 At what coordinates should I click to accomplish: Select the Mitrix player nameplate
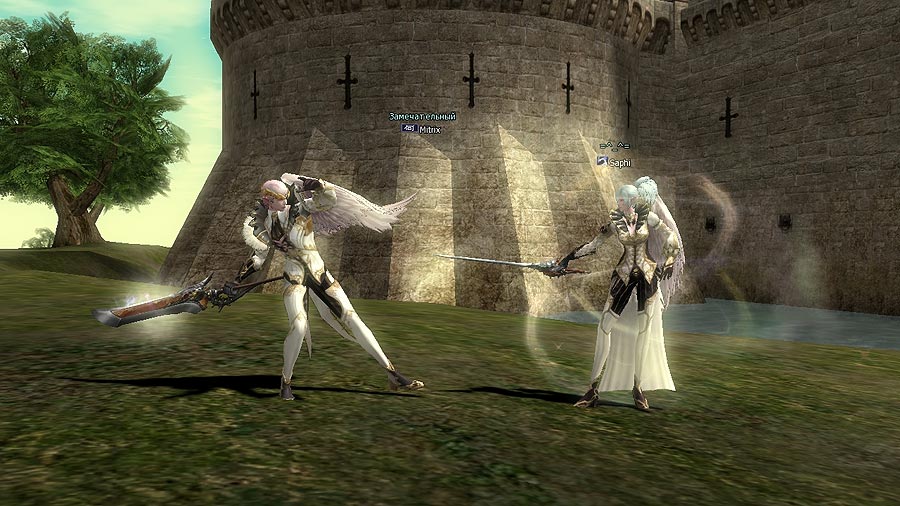[429, 129]
